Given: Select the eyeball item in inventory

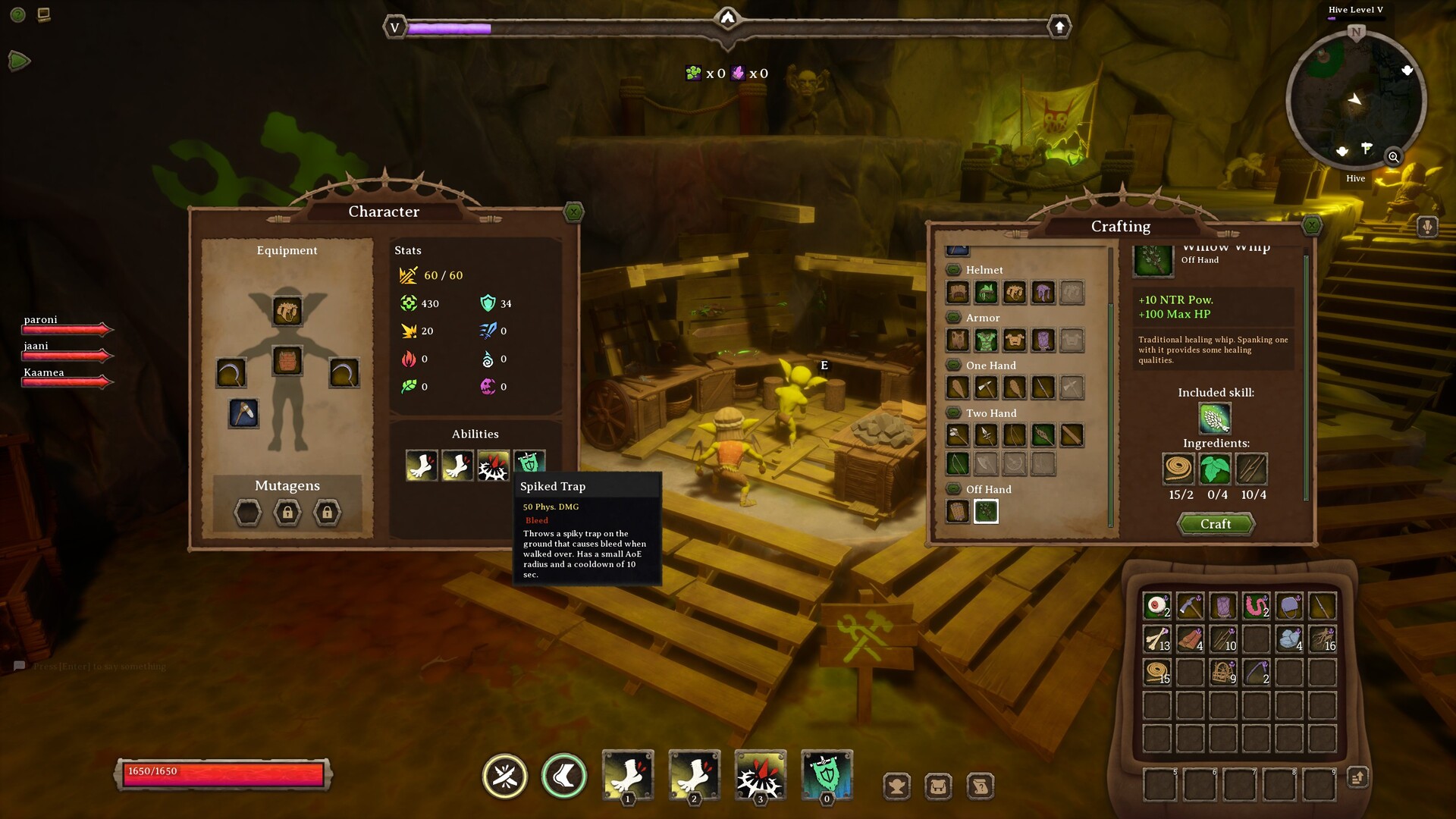Looking at the screenshot, I should coord(1156,606).
